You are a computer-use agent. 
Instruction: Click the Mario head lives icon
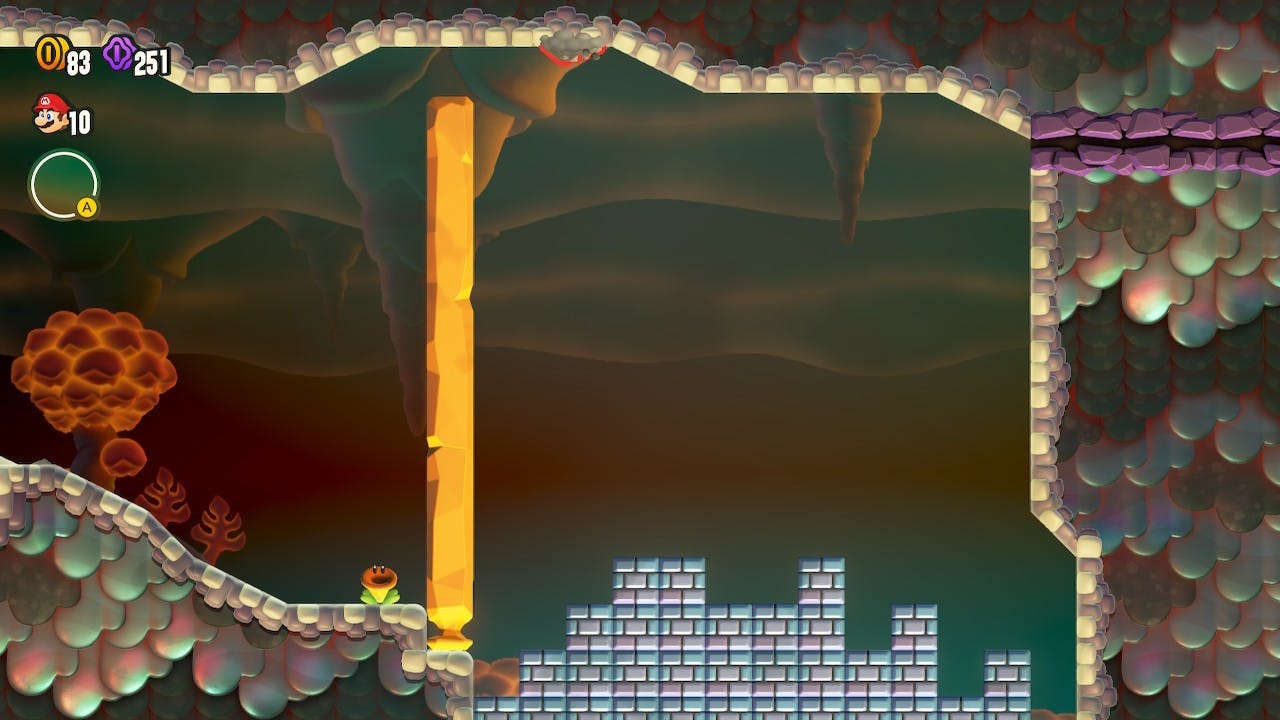tap(48, 113)
